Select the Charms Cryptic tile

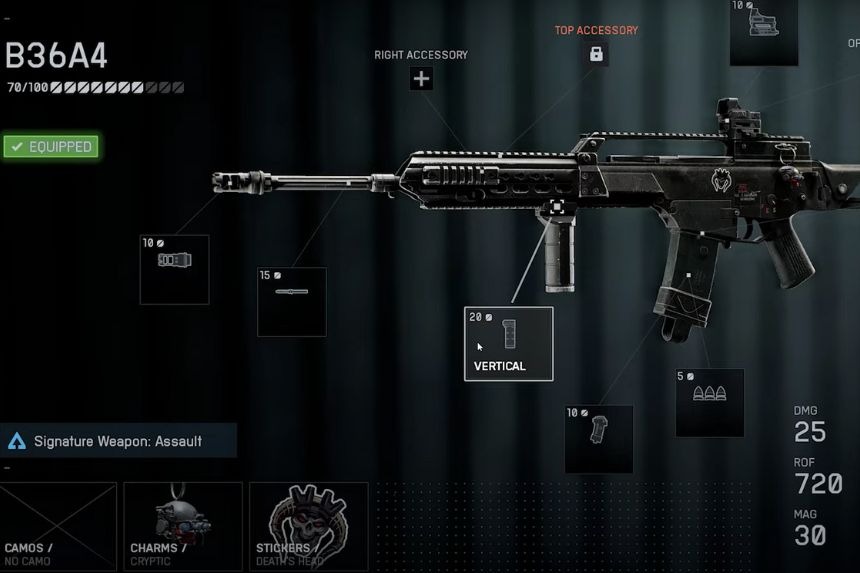click(x=182, y=526)
